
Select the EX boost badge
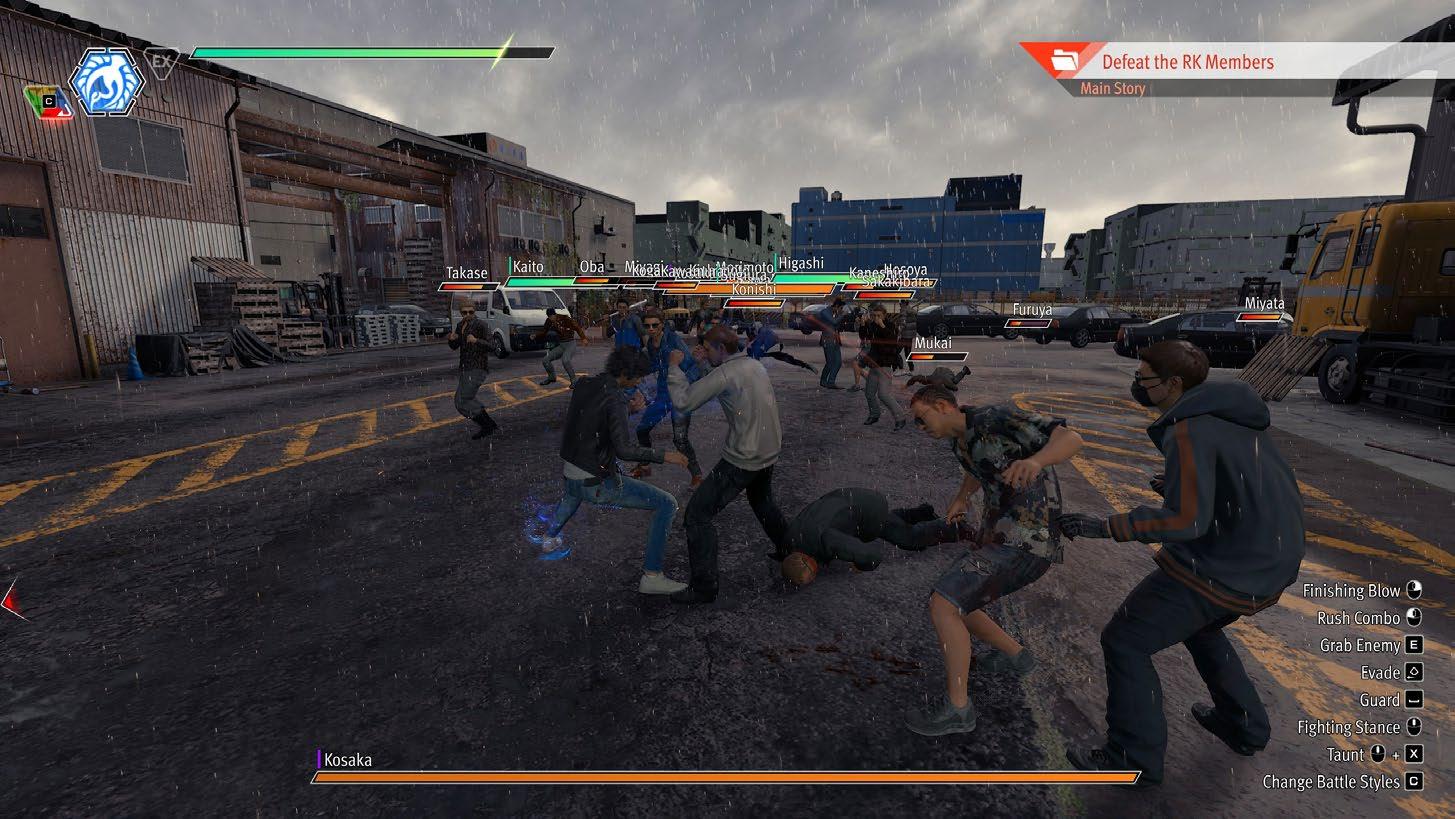[161, 62]
